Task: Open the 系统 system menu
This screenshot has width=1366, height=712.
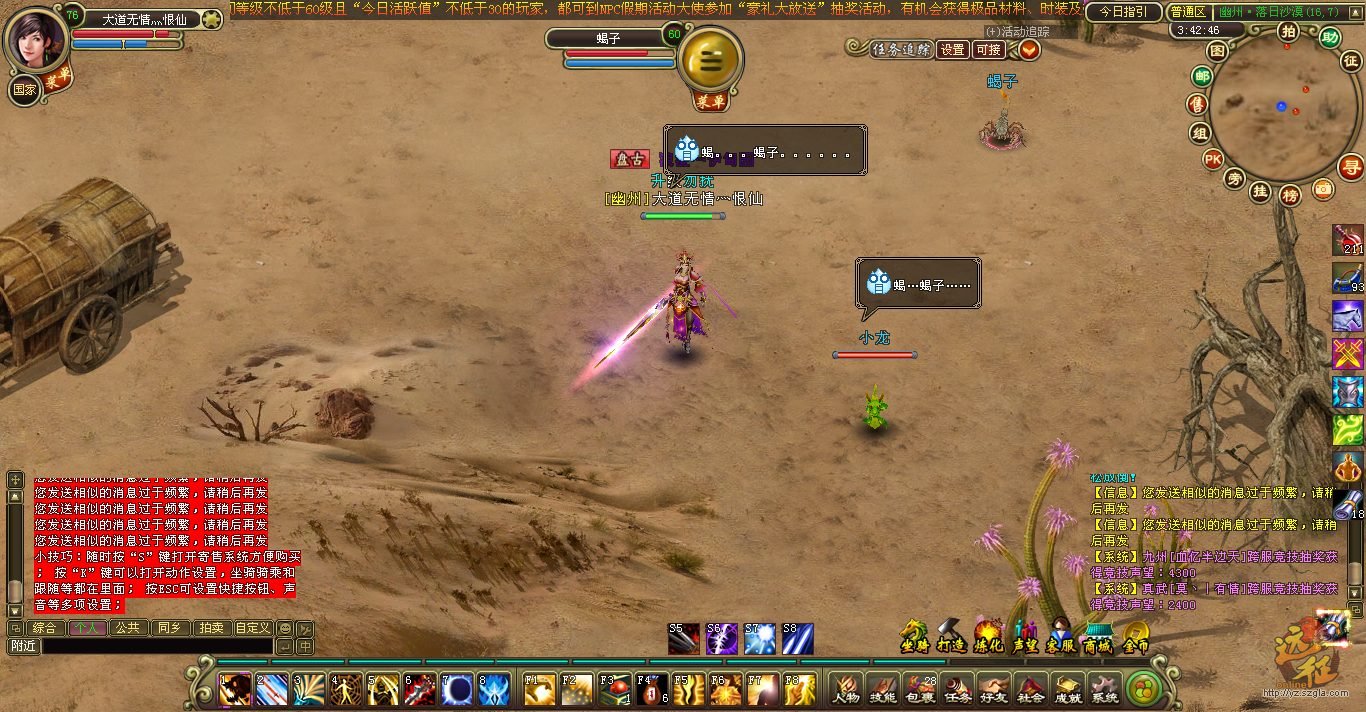Action: click(1105, 688)
